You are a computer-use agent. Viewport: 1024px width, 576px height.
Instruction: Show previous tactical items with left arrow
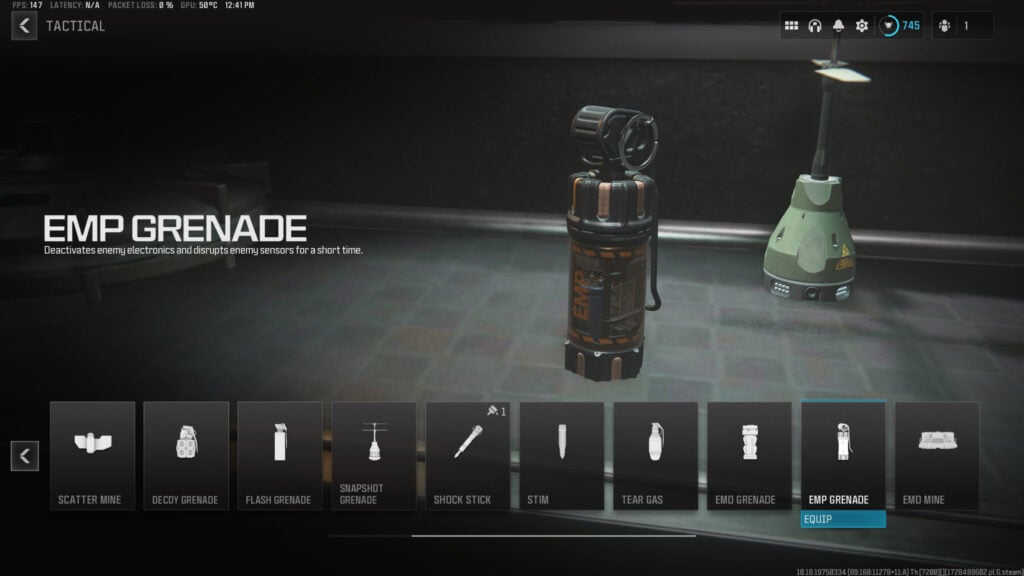pos(24,456)
